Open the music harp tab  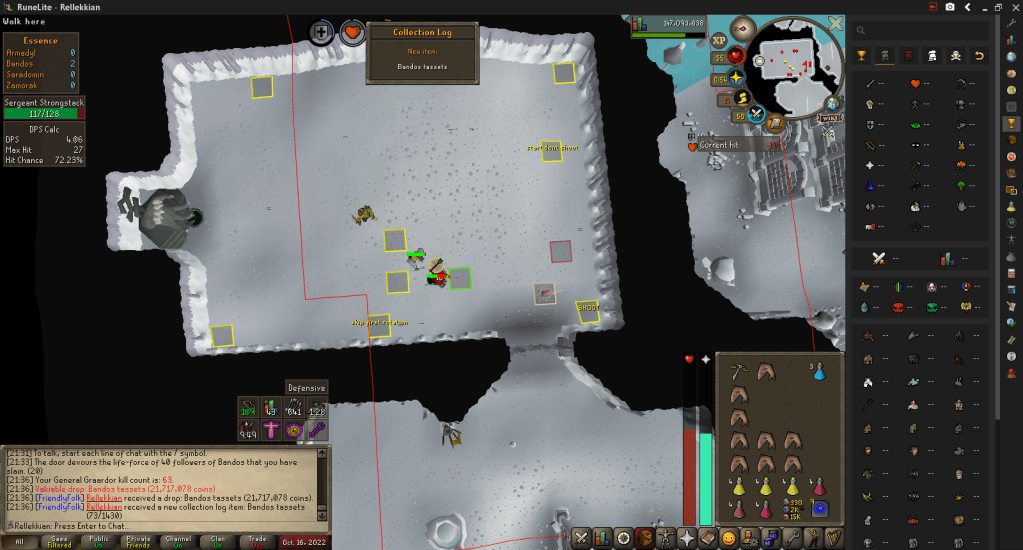[835, 538]
